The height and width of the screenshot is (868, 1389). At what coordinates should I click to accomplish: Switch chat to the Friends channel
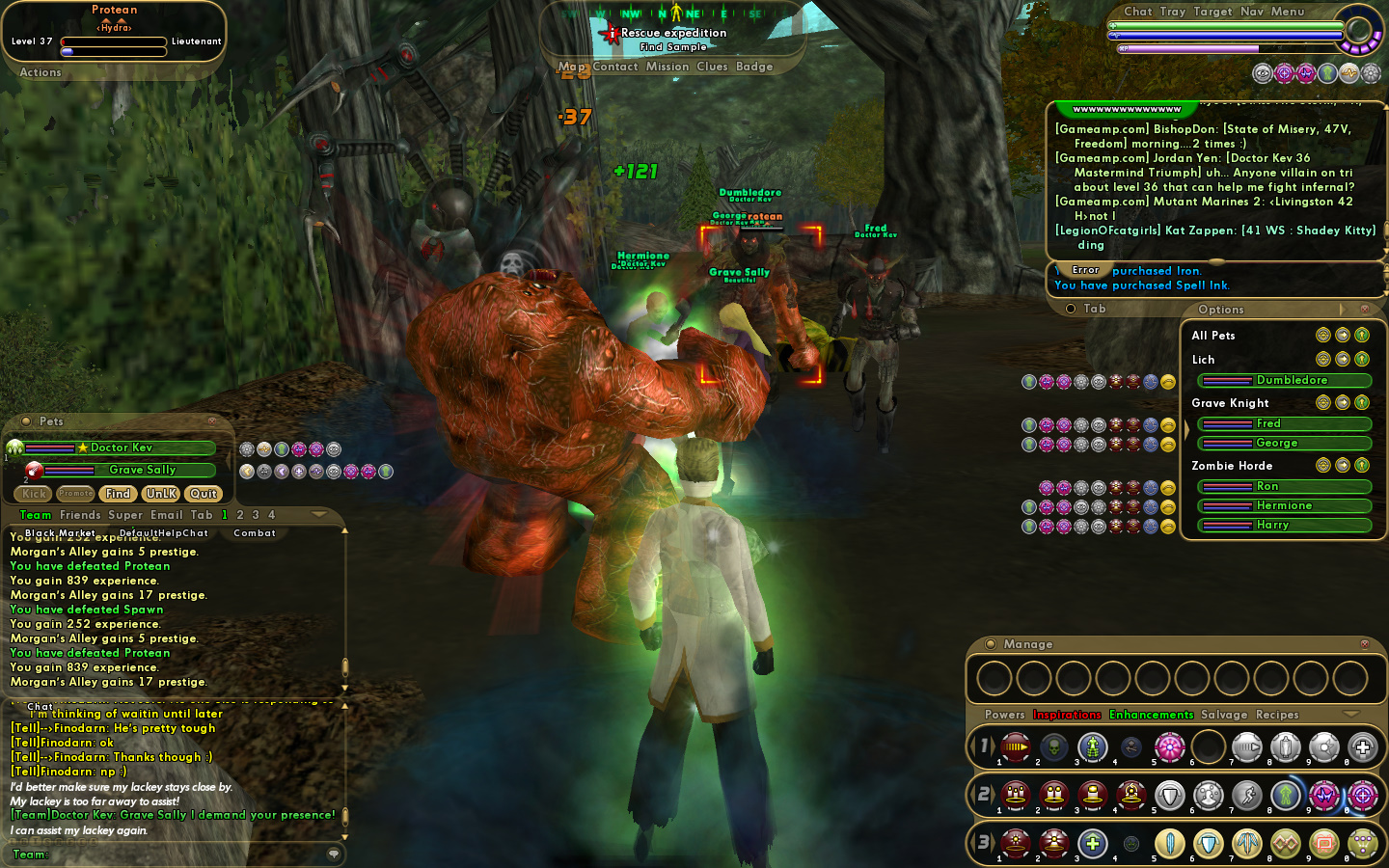[80, 515]
